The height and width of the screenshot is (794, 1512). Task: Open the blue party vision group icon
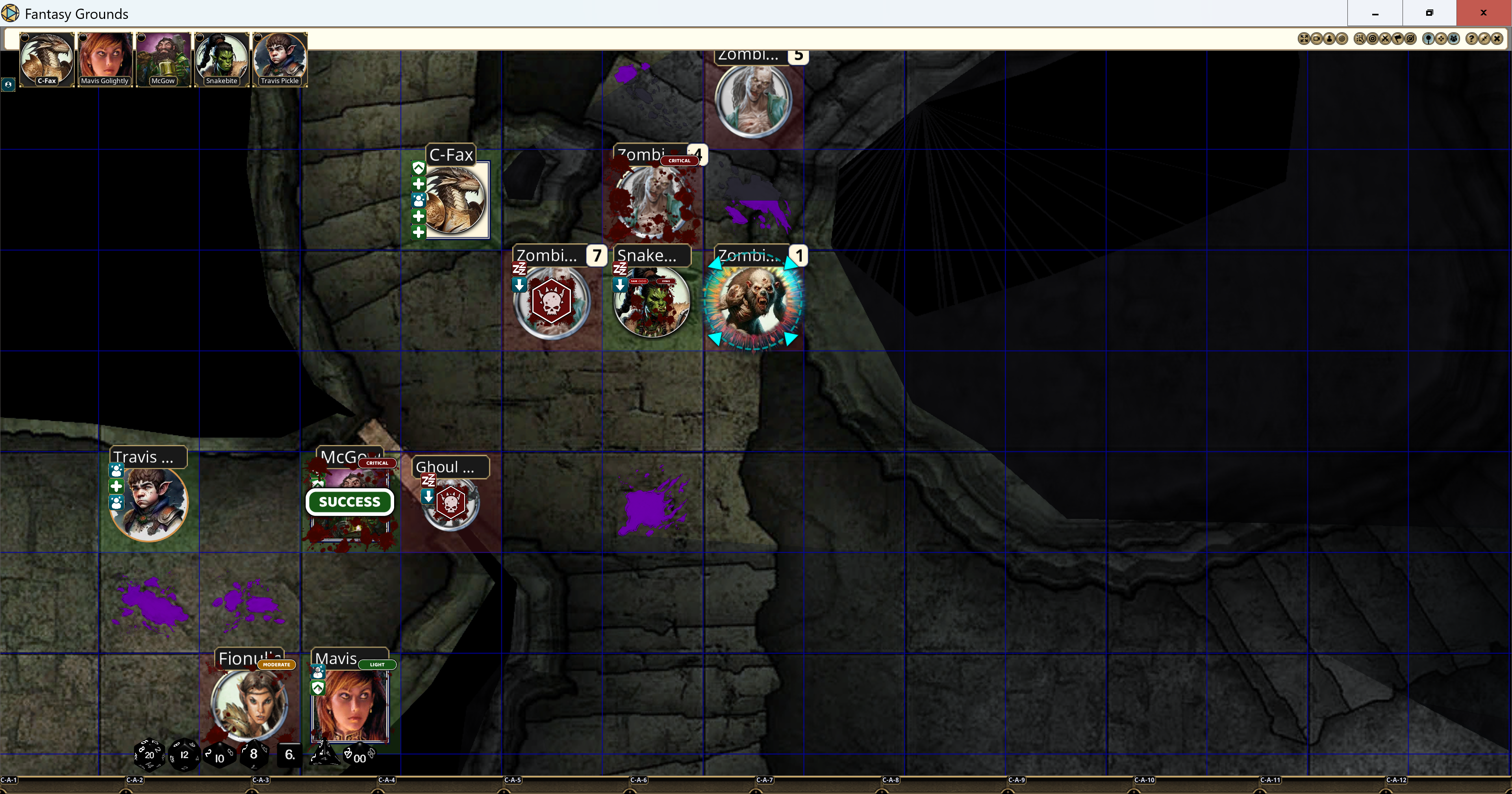point(1453,38)
